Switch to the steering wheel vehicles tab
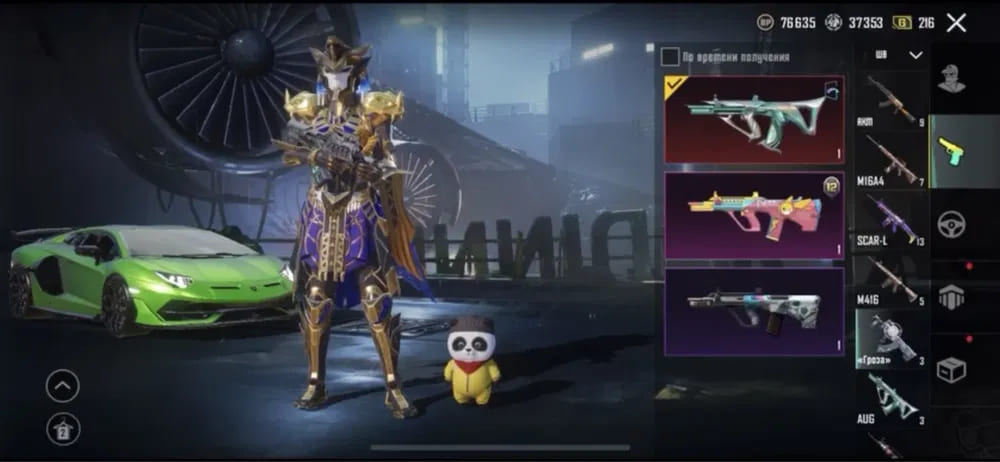 pyautogui.click(x=951, y=223)
